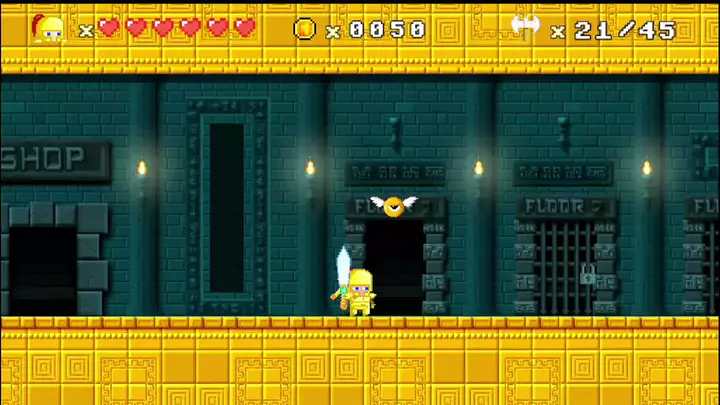This screenshot has height=405, width=720.
Task: Click the winged emblem collectible icon
Action: [525, 27]
